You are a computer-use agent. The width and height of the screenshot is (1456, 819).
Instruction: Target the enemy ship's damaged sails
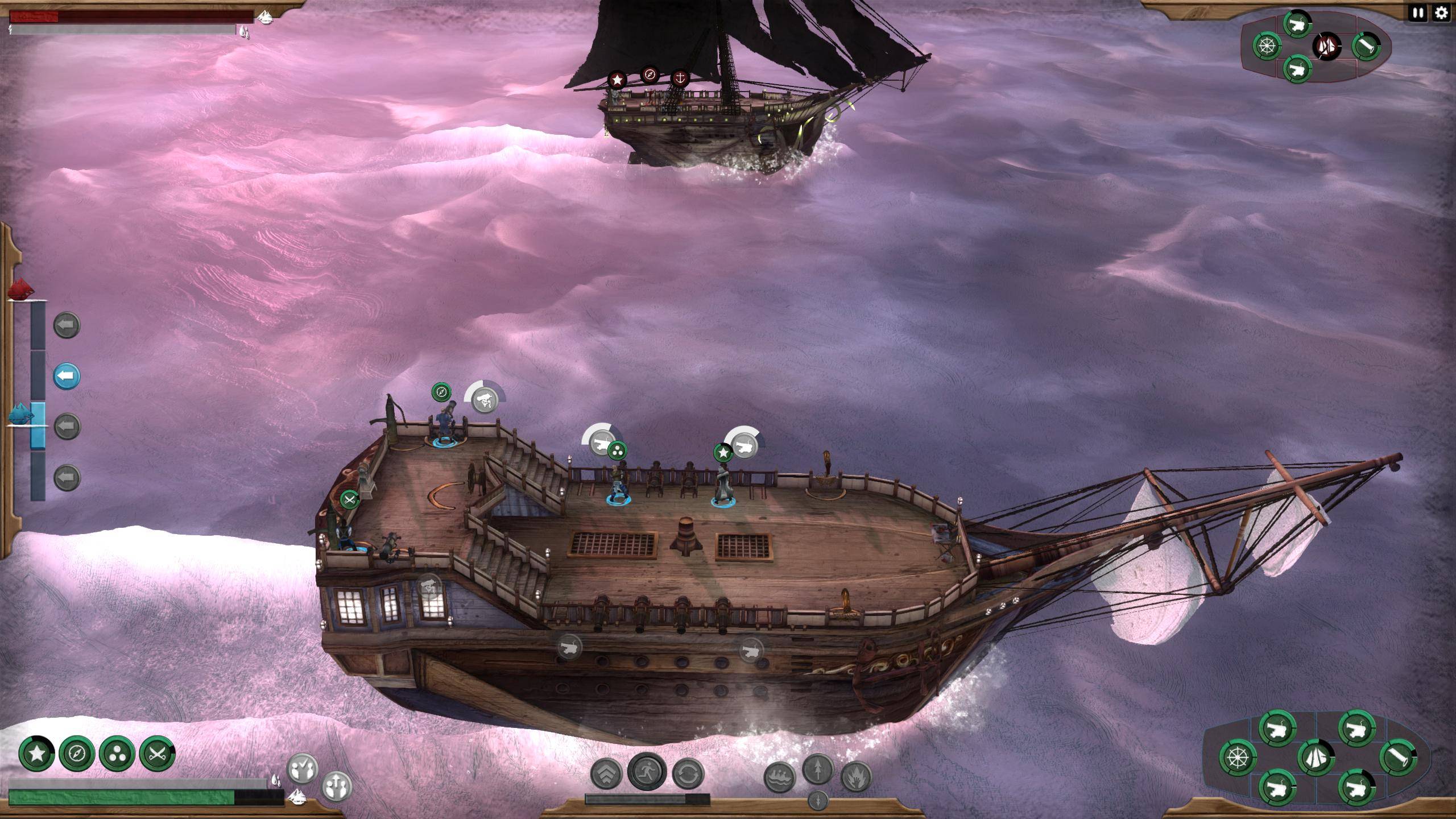(1327, 45)
